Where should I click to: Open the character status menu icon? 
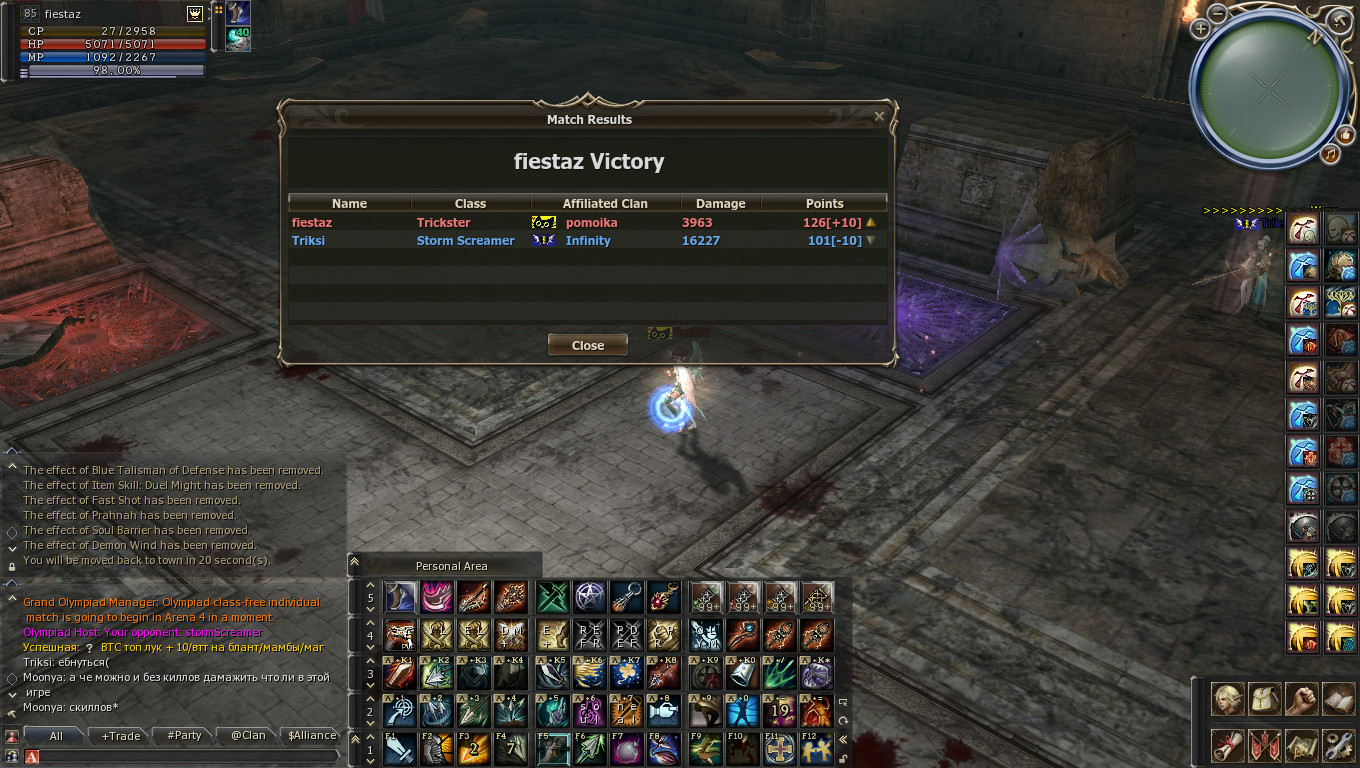1227,699
